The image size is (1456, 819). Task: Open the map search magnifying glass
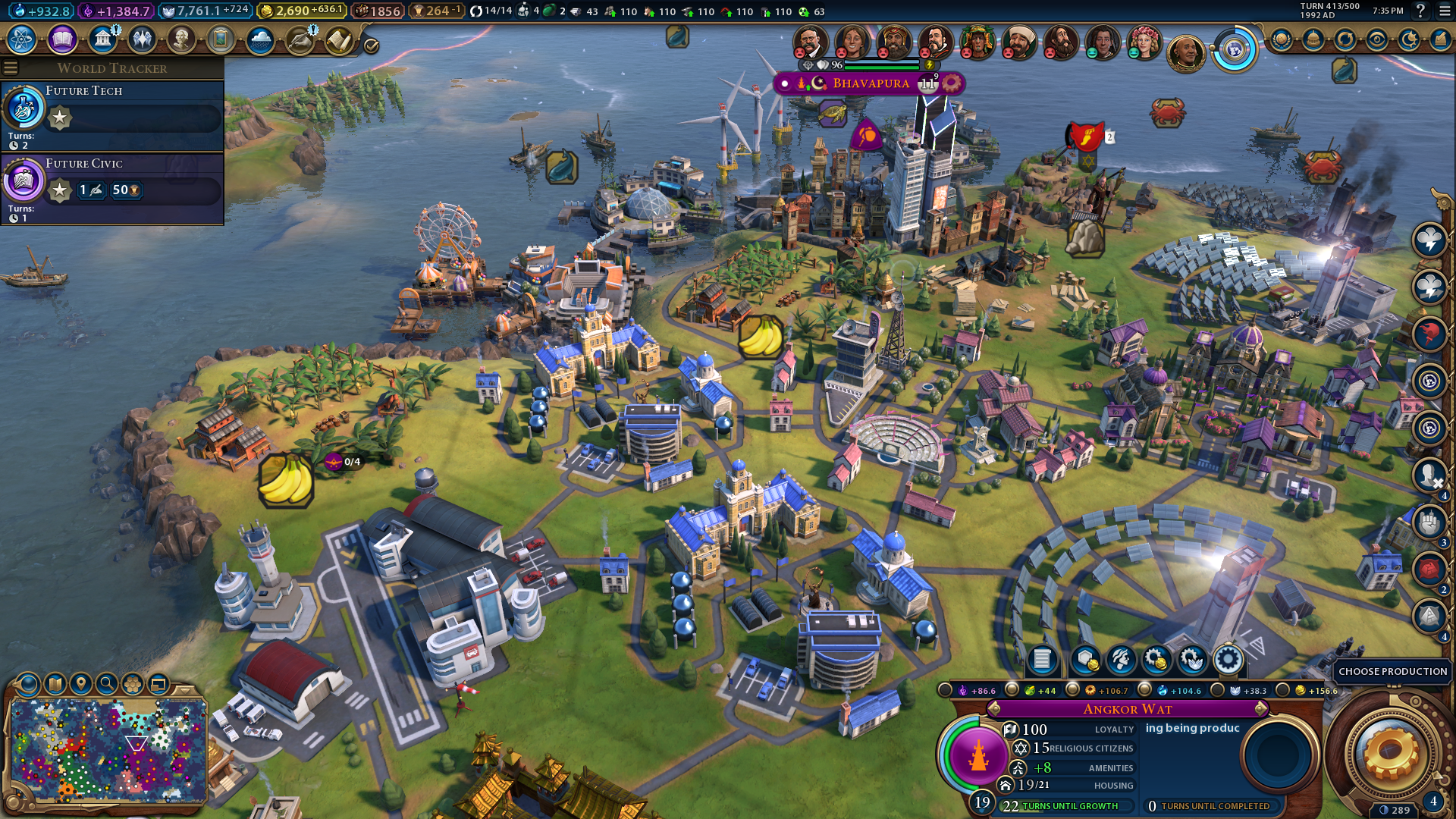pos(107,684)
